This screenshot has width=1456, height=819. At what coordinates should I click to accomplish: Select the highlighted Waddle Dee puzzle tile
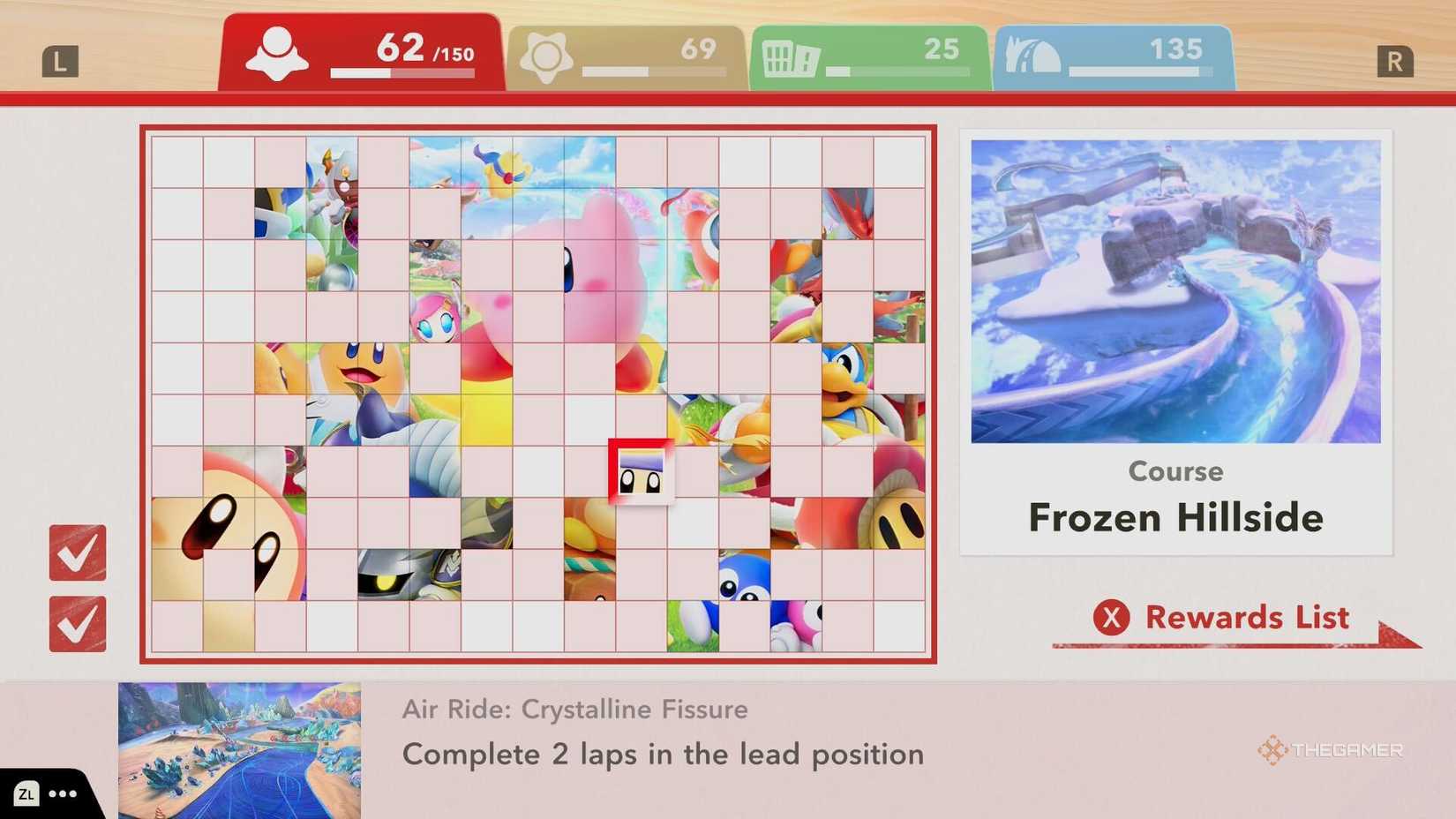(642, 470)
